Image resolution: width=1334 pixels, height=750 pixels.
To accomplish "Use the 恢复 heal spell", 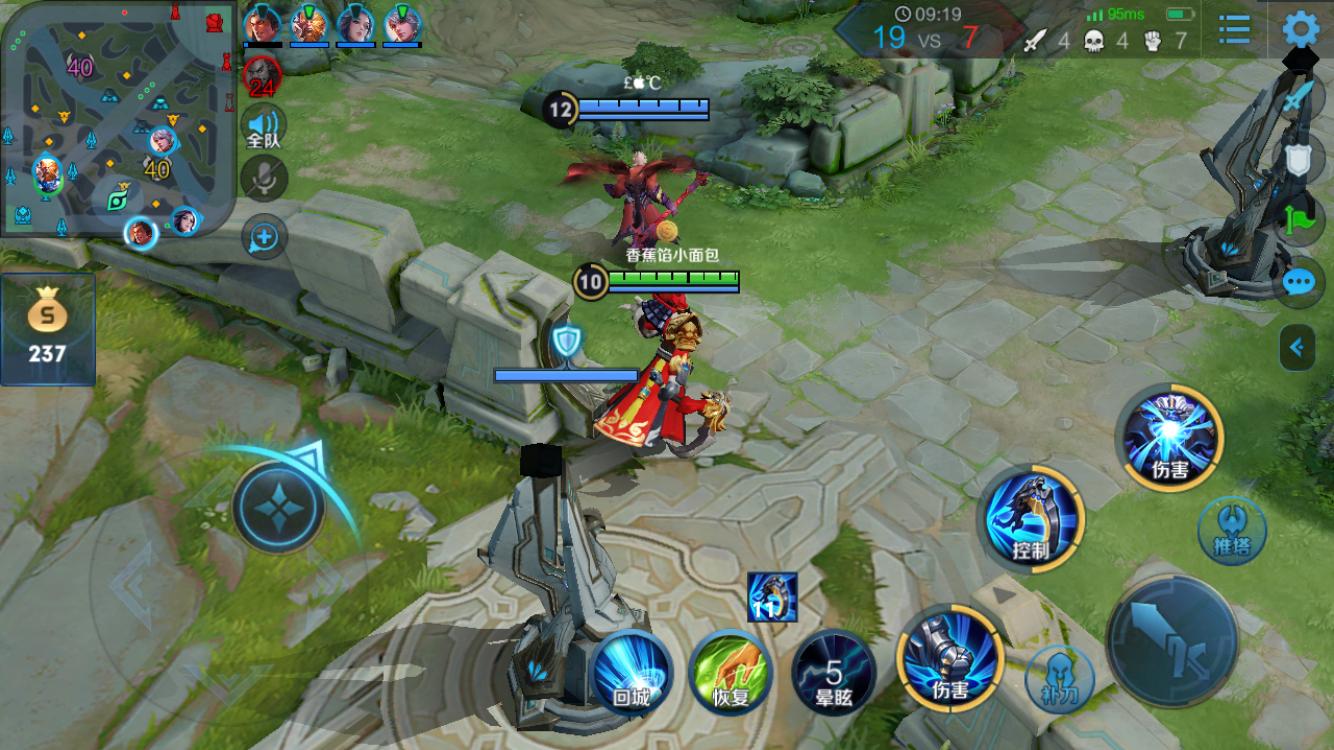I will [x=731, y=671].
